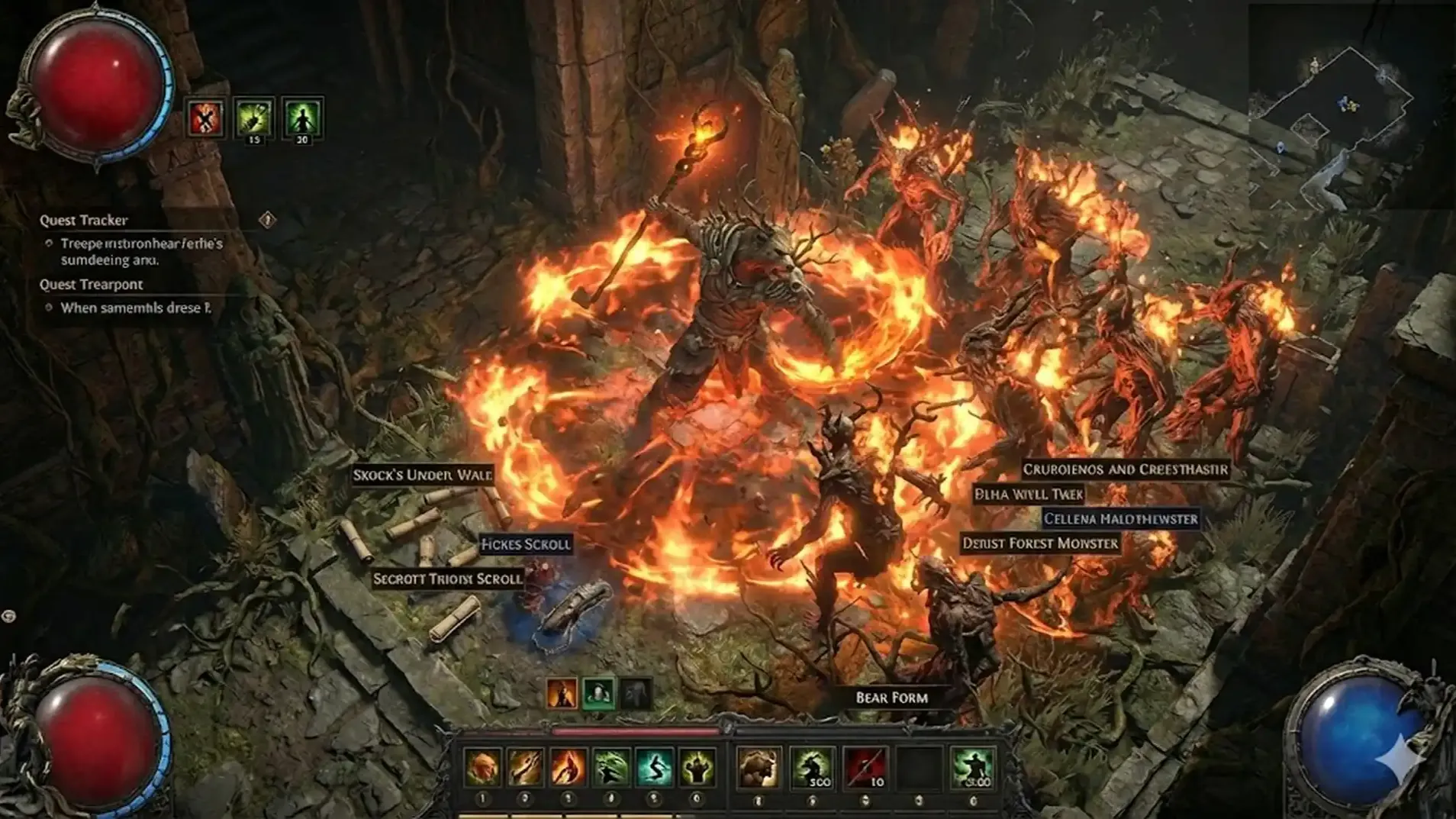The height and width of the screenshot is (819, 1456).
Task: Inspect the green silhouette buff showing 30
Action: point(302,118)
